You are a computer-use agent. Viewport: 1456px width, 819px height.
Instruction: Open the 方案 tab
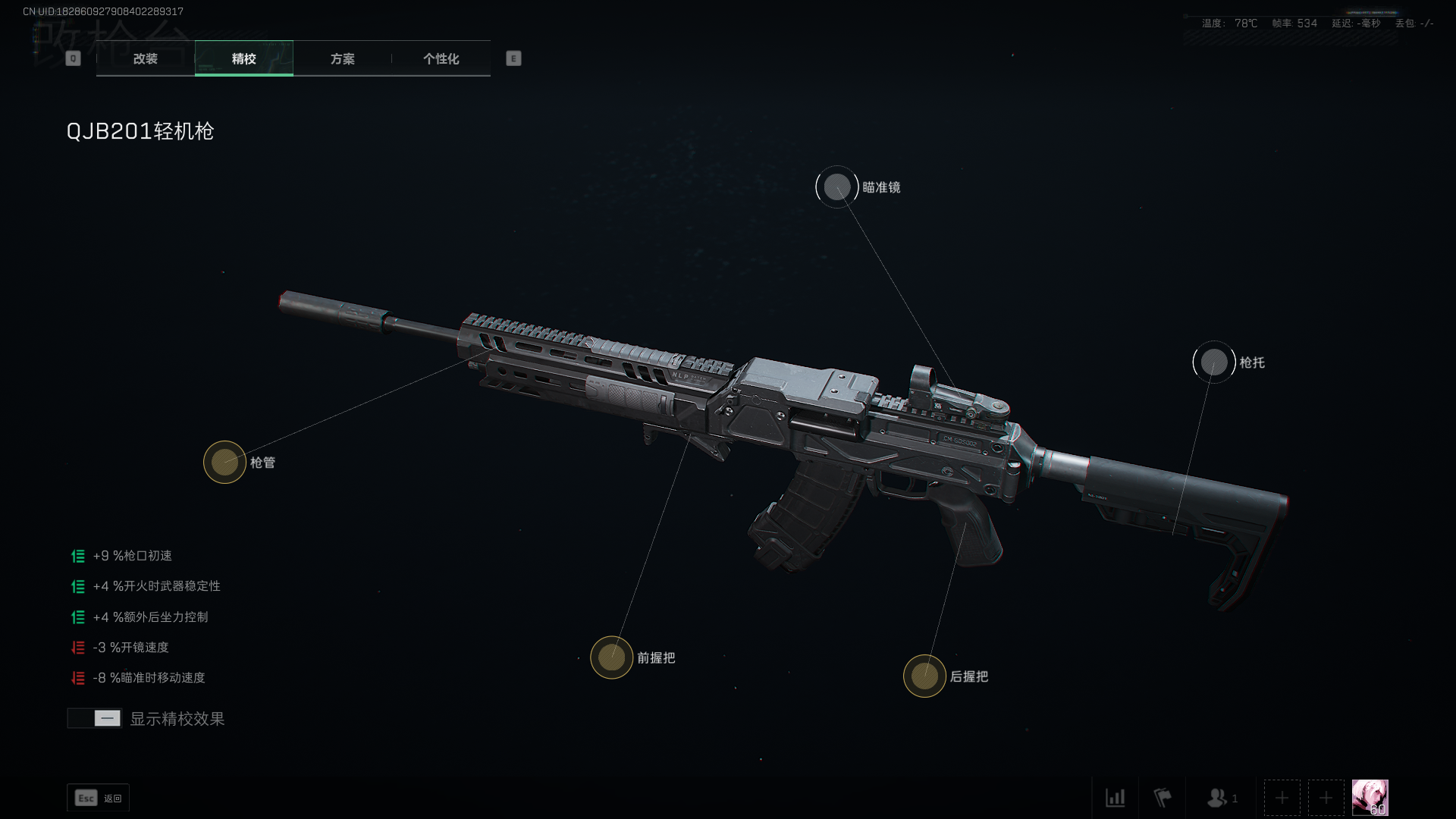click(x=342, y=58)
